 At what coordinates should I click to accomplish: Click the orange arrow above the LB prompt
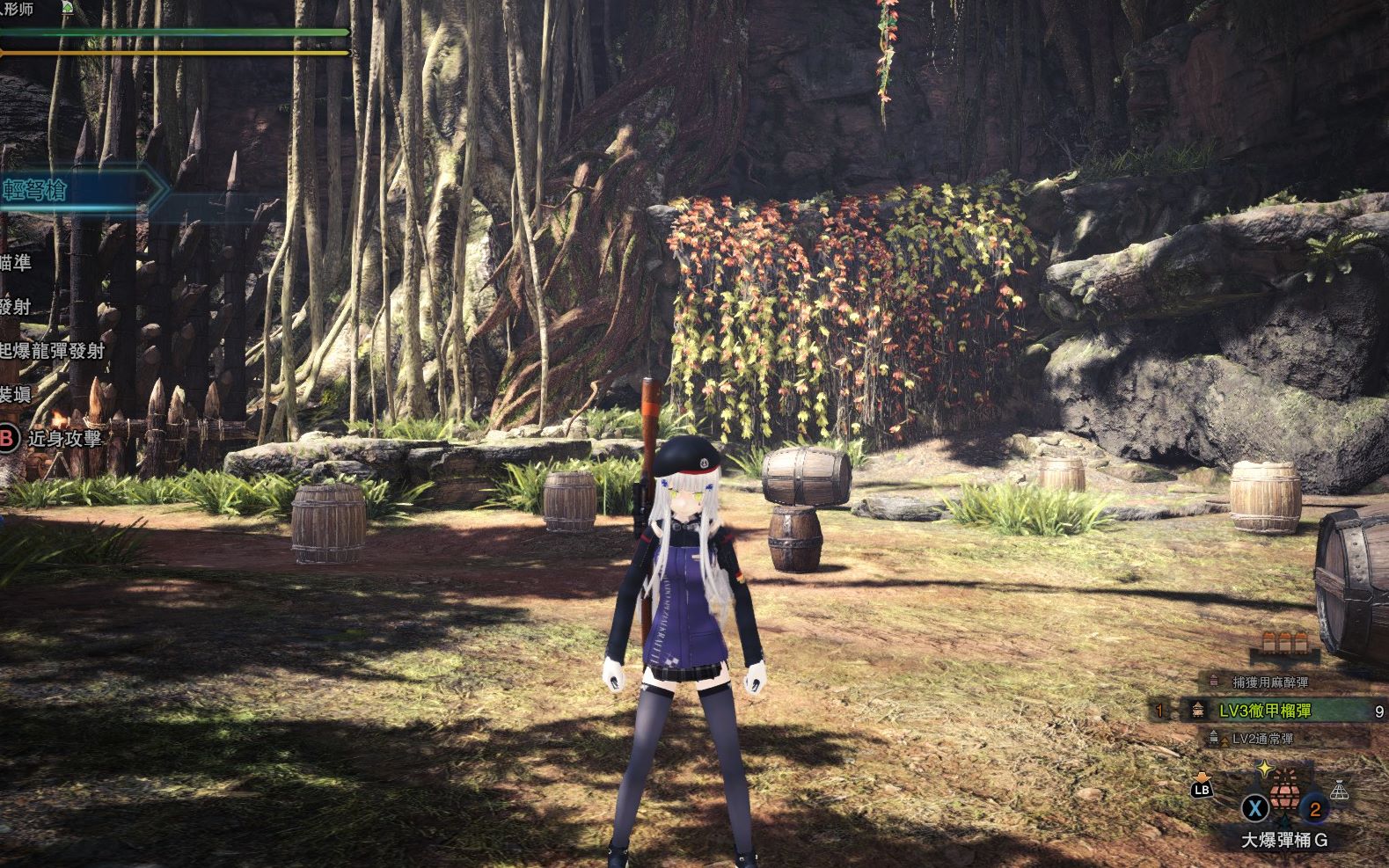point(1203,778)
